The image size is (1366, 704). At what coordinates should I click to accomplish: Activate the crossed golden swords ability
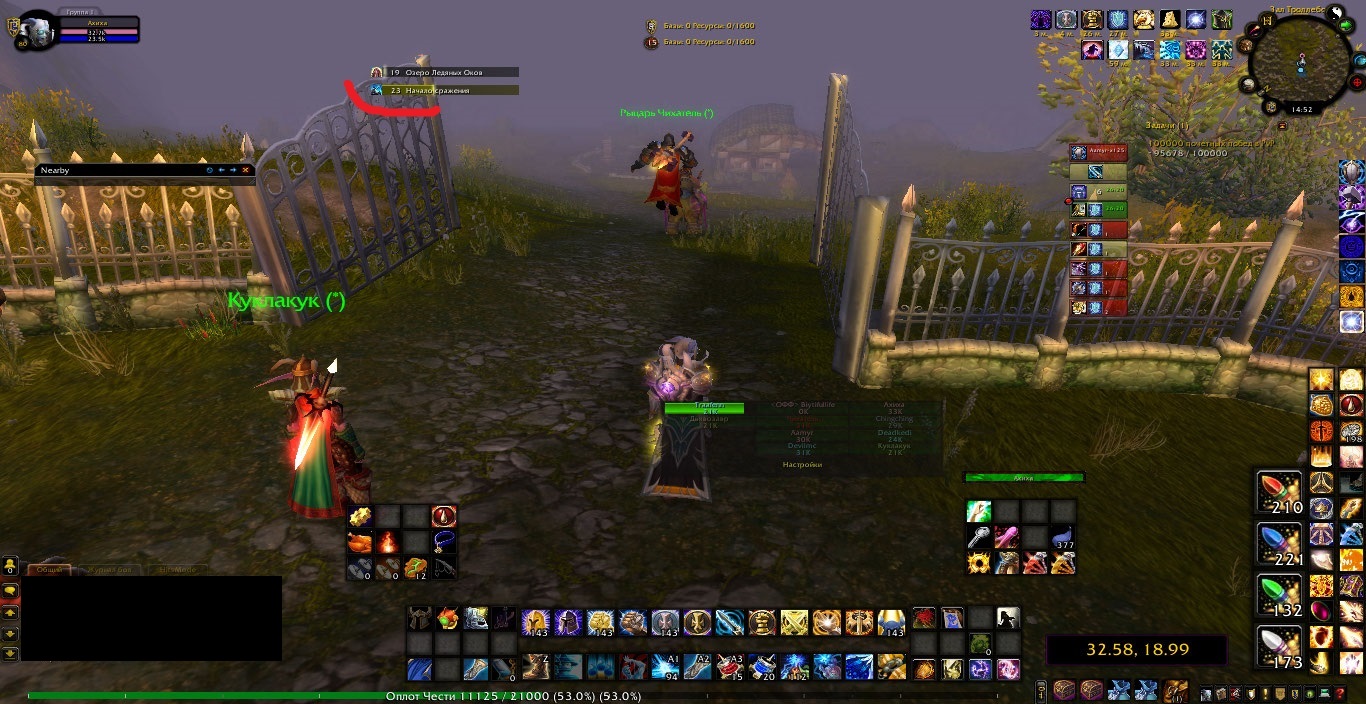tap(794, 623)
